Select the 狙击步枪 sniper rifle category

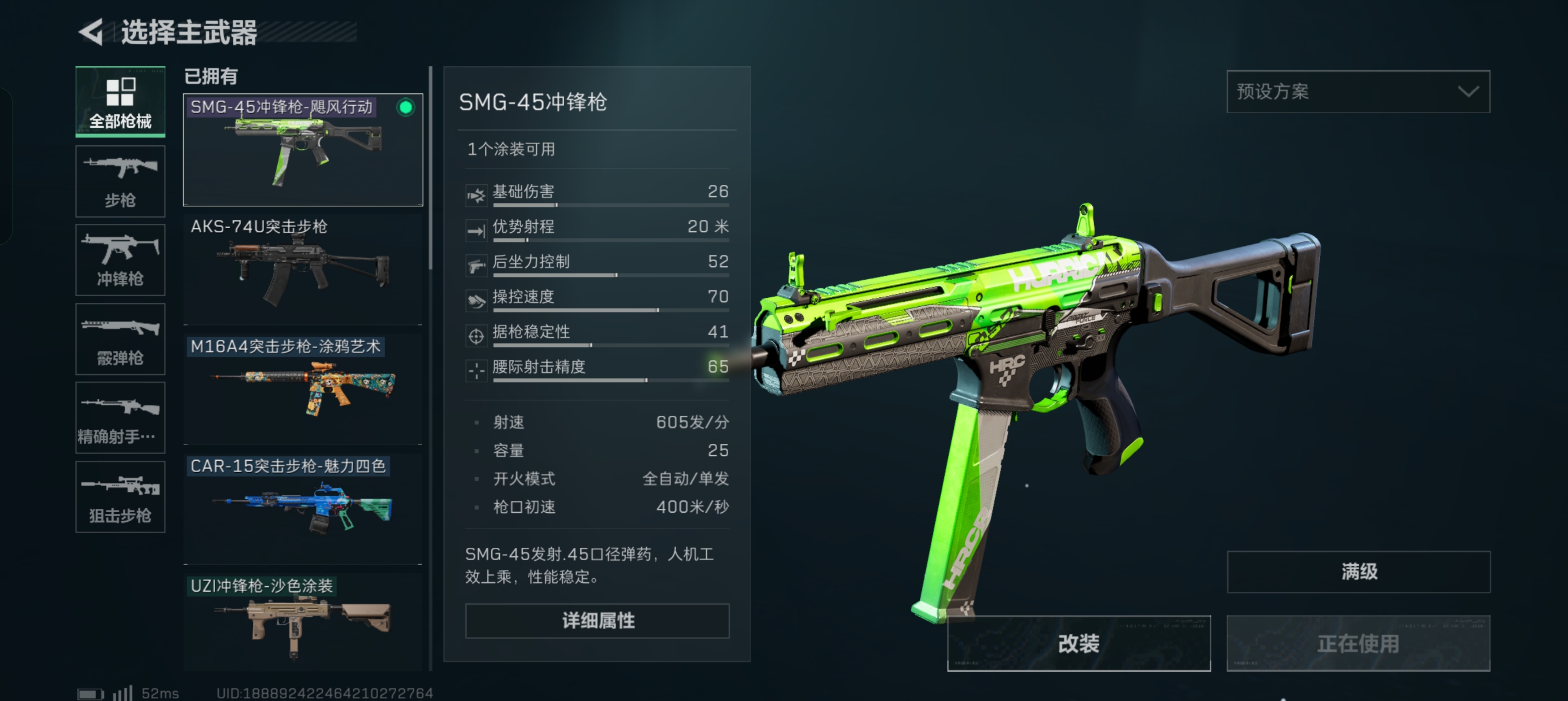pos(120,496)
